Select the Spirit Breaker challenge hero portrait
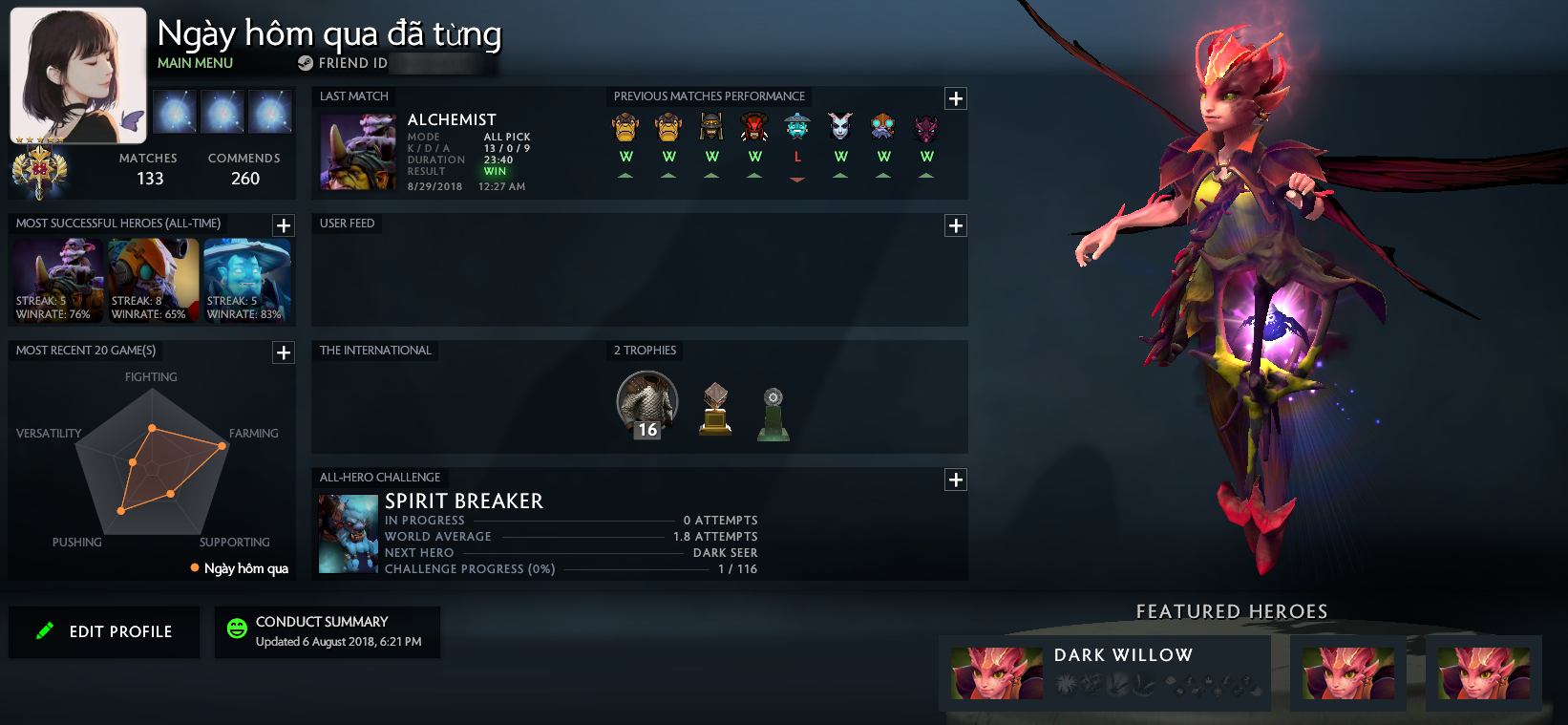Screen dimensions: 1568x725 pyautogui.click(x=348, y=532)
